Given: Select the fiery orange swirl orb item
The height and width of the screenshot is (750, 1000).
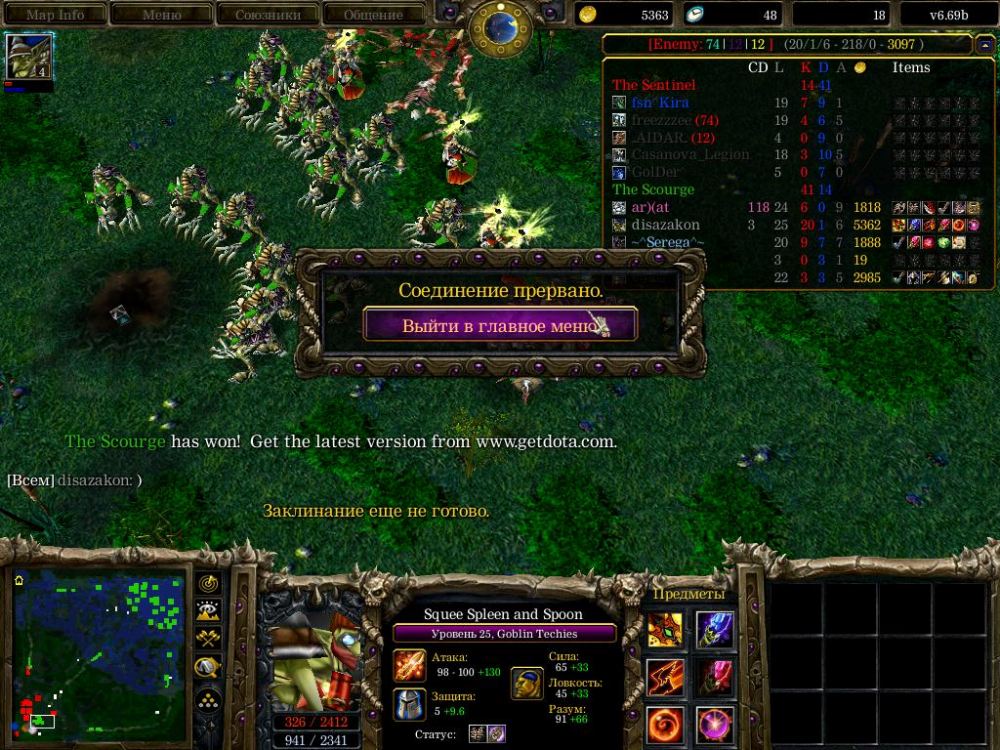Looking at the screenshot, I should coord(664,724).
